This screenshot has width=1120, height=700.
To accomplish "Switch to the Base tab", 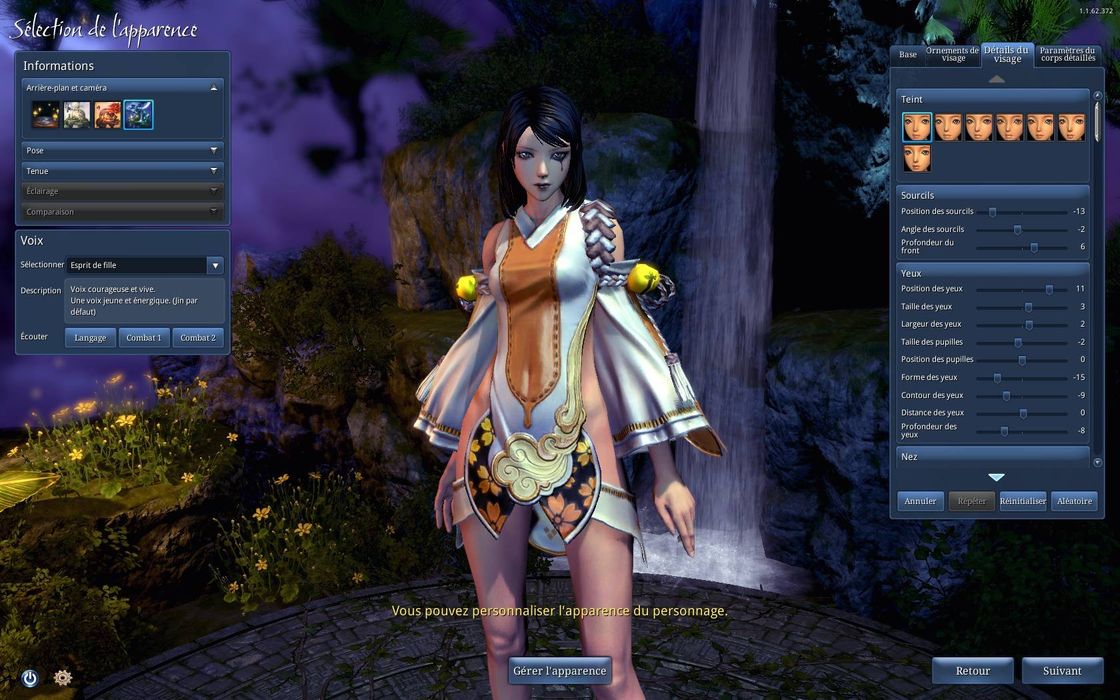I will [908, 54].
